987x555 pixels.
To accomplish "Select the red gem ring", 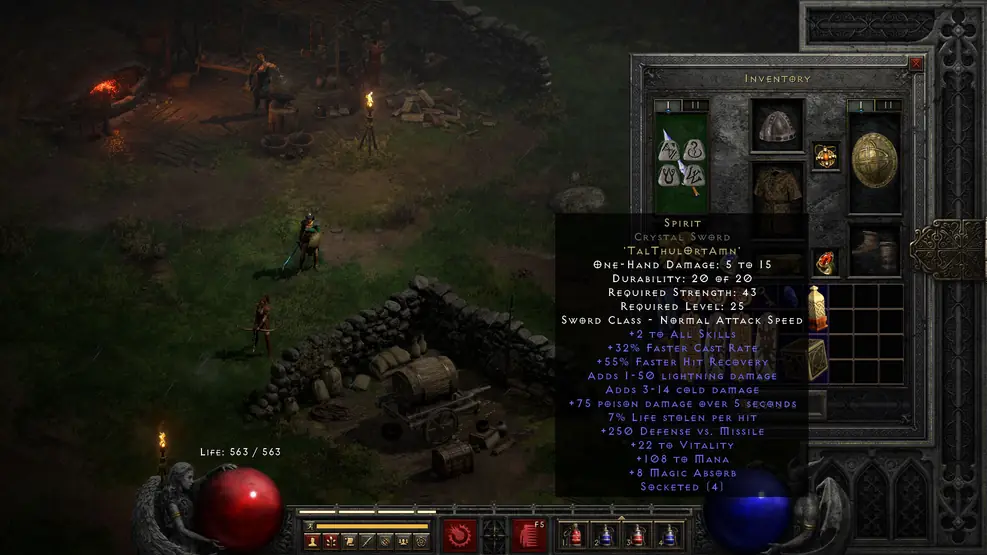I will (x=825, y=262).
